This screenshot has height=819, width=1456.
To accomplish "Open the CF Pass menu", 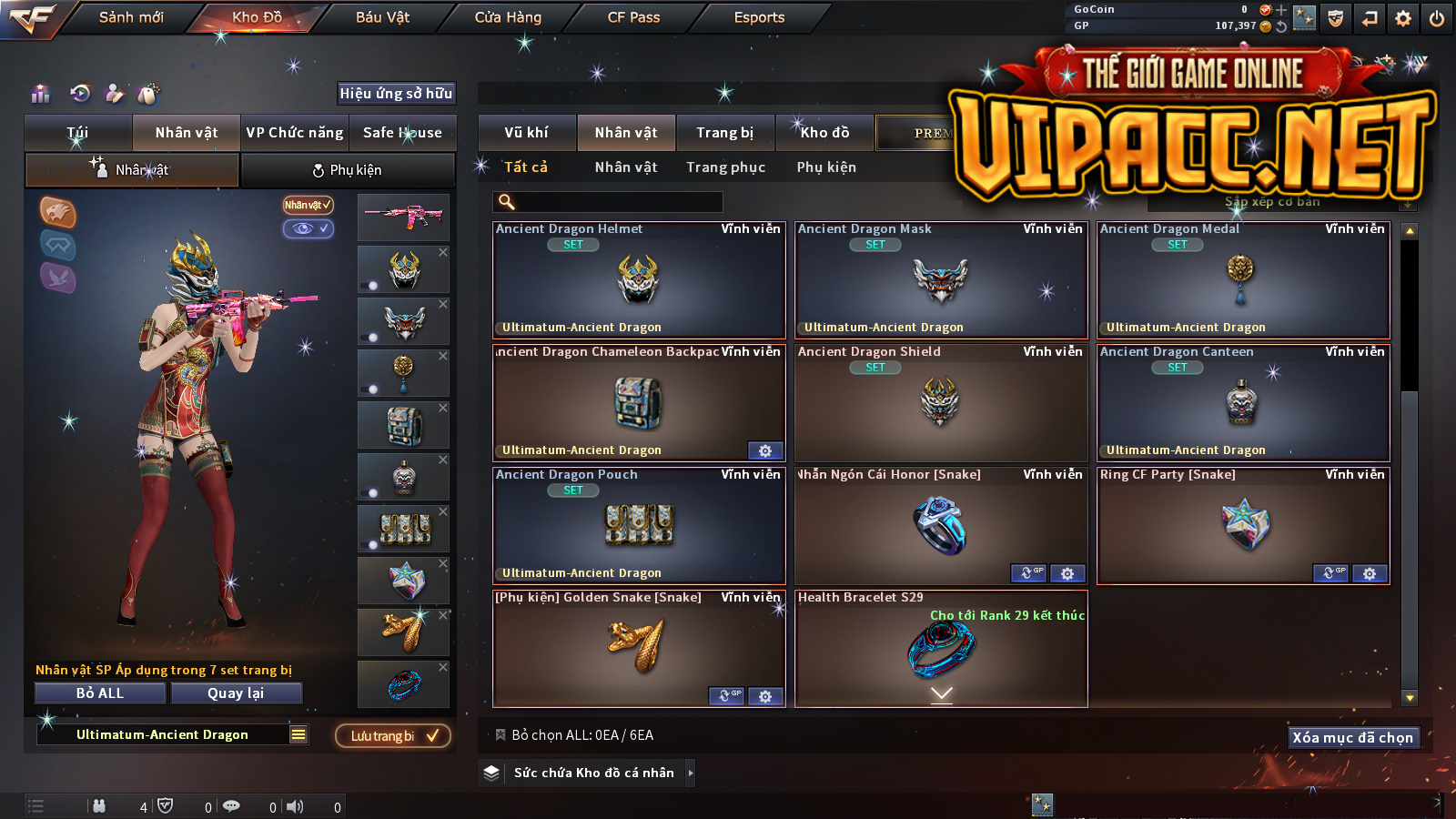I will click(x=633, y=17).
